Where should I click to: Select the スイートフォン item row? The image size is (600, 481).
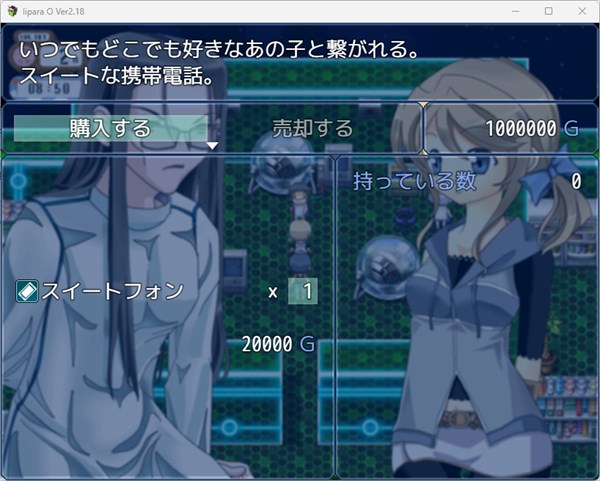tap(101, 291)
